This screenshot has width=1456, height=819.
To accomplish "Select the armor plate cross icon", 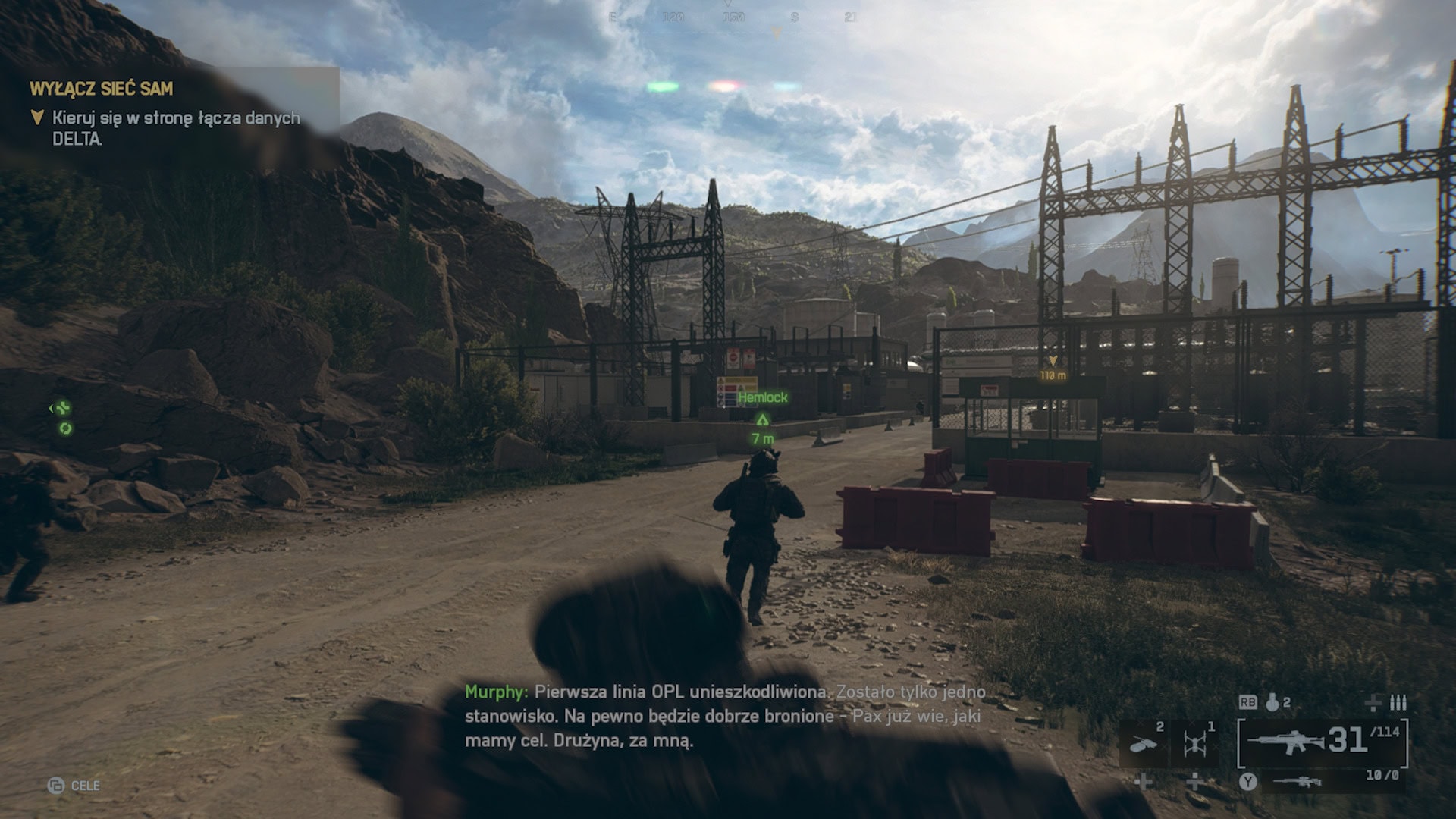I will click(x=1373, y=704).
